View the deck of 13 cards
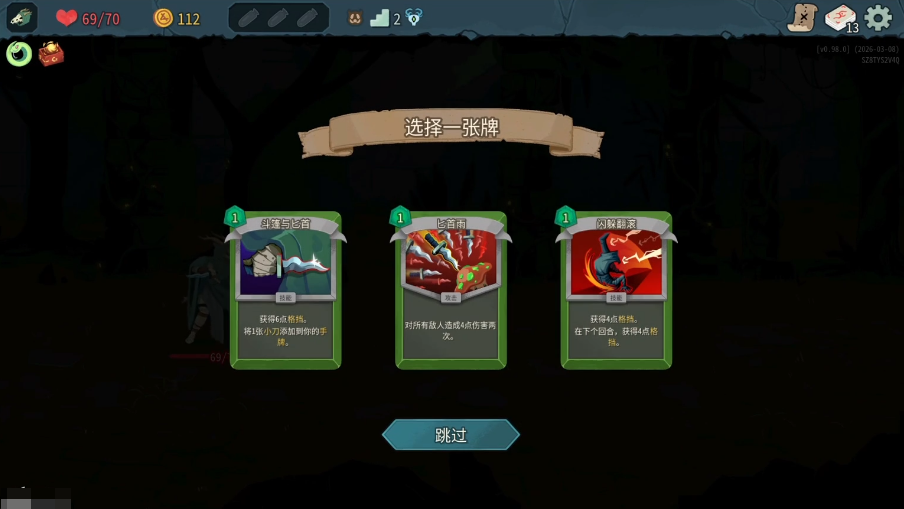Screen dimensions: 904x509 (x=841, y=18)
